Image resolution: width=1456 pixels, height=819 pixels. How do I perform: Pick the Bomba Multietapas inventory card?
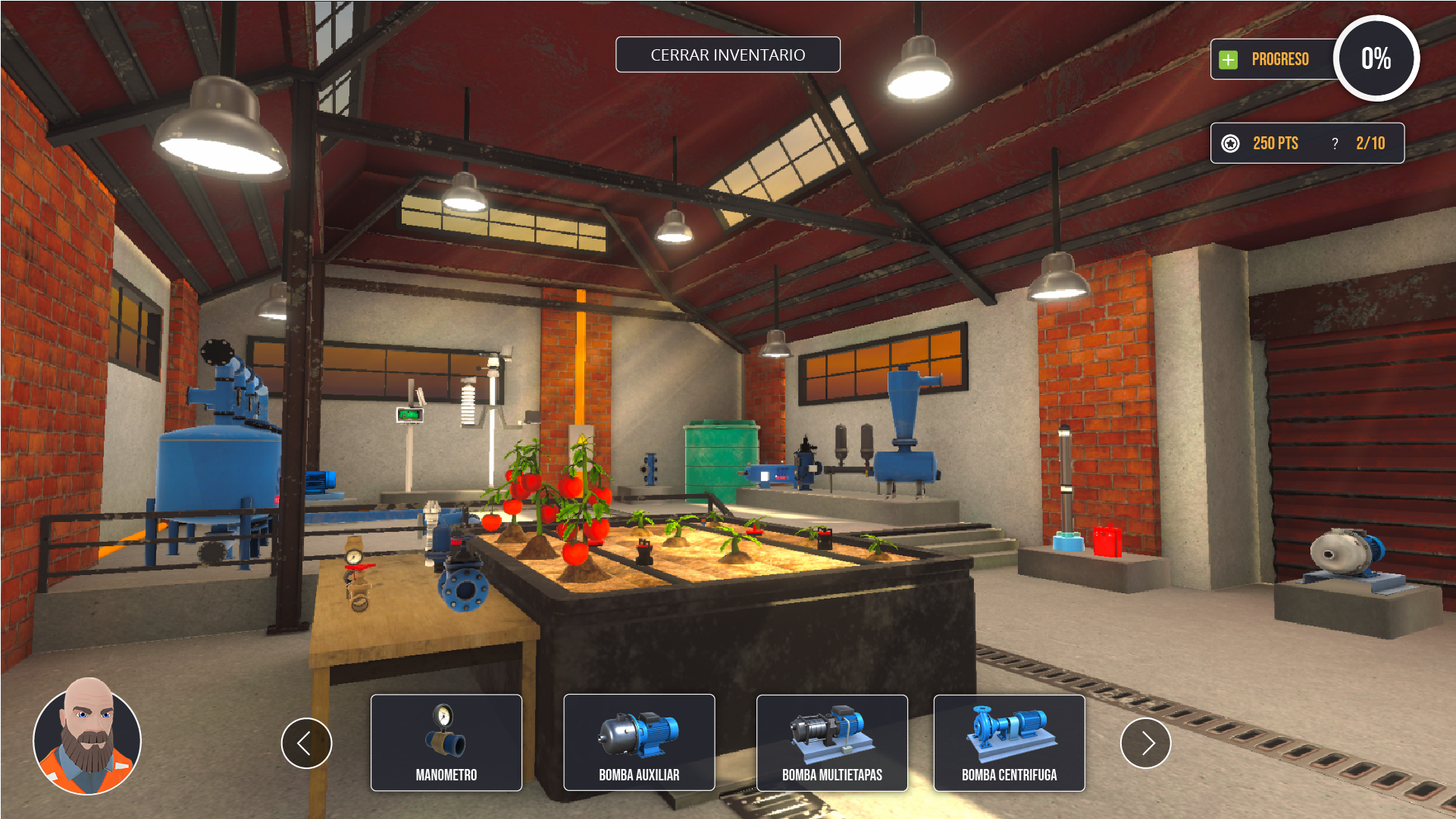(831, 742)
